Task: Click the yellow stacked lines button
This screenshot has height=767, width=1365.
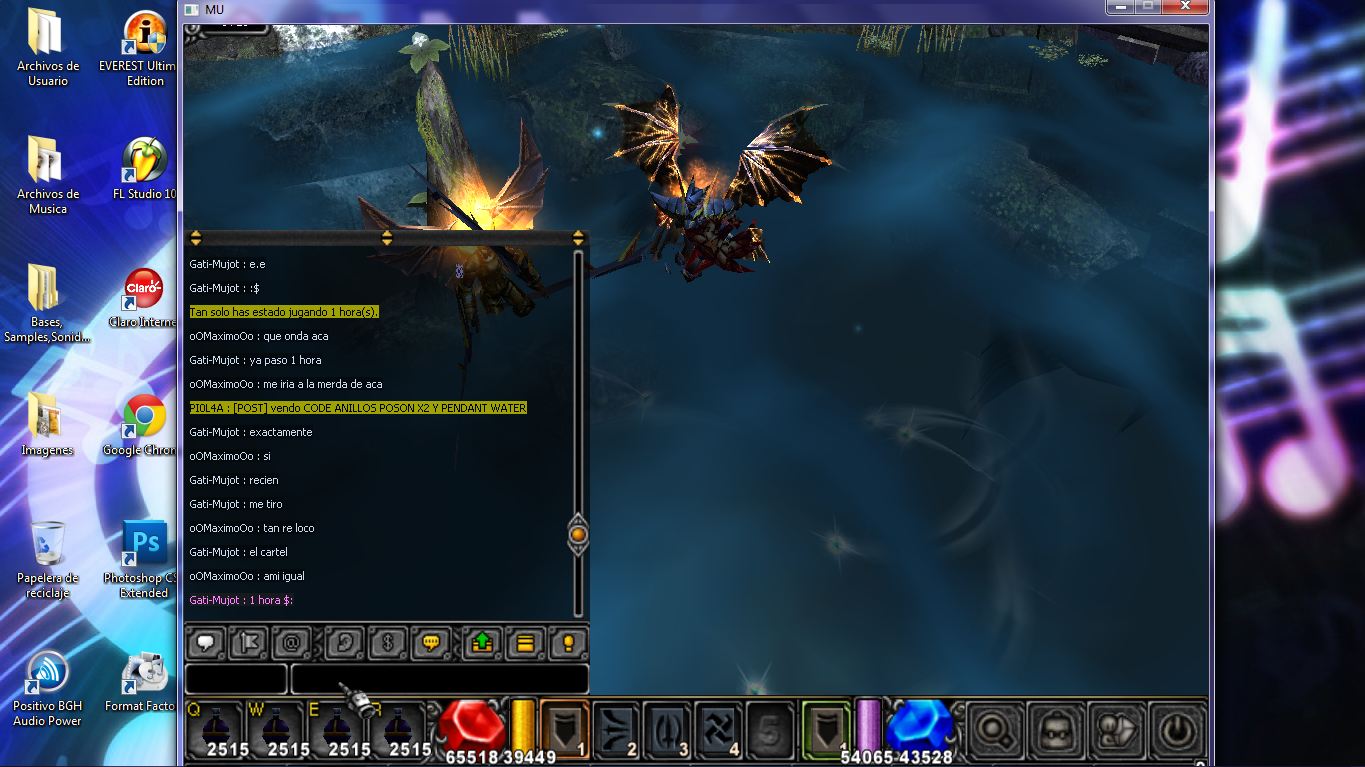Action: (525, 643)
